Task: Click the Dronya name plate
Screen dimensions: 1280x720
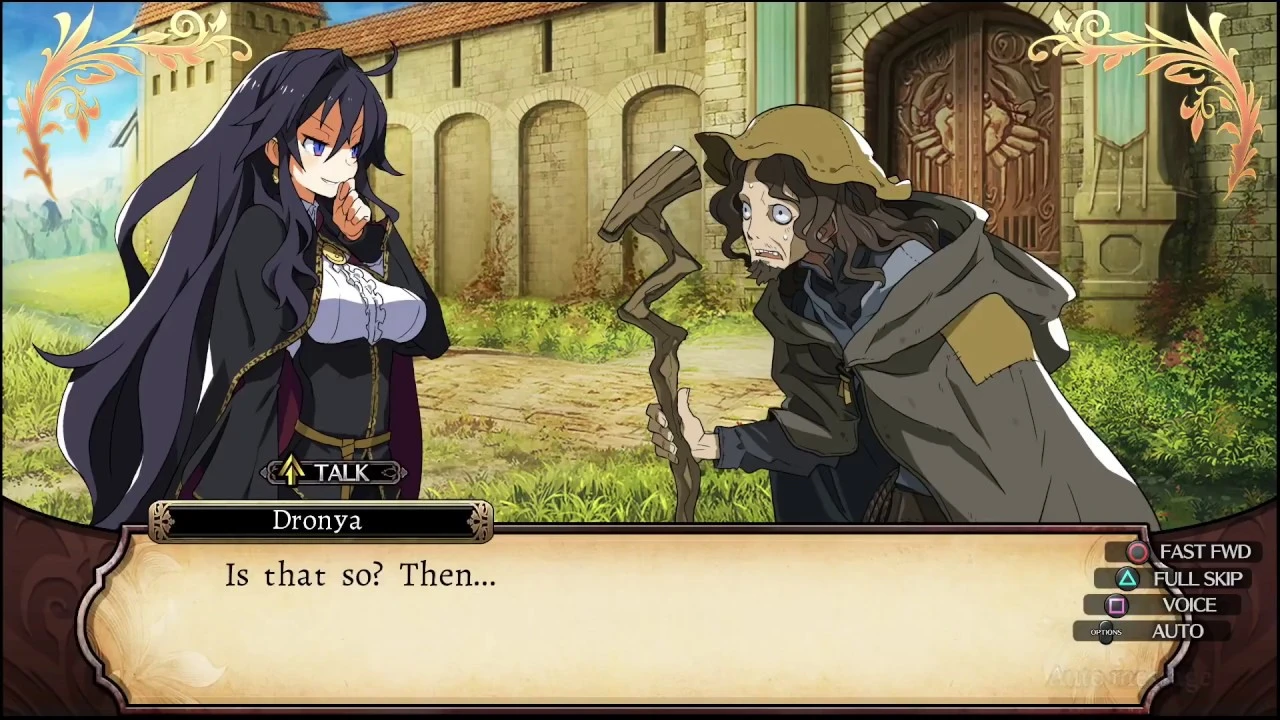Action: (x=318, y=520)
